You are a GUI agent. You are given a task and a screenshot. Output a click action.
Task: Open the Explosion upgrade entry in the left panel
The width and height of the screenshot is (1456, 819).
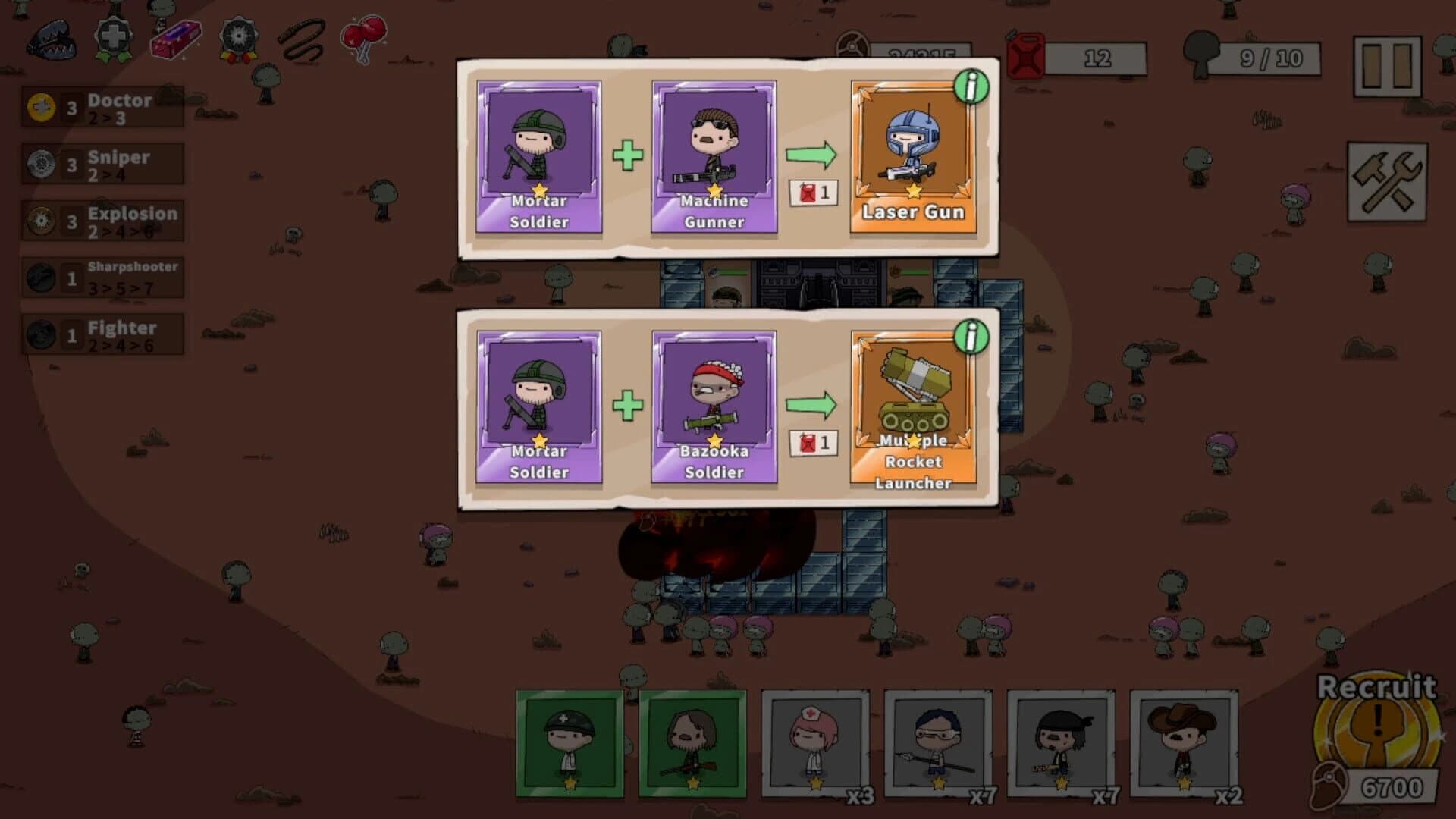(102, 220)
